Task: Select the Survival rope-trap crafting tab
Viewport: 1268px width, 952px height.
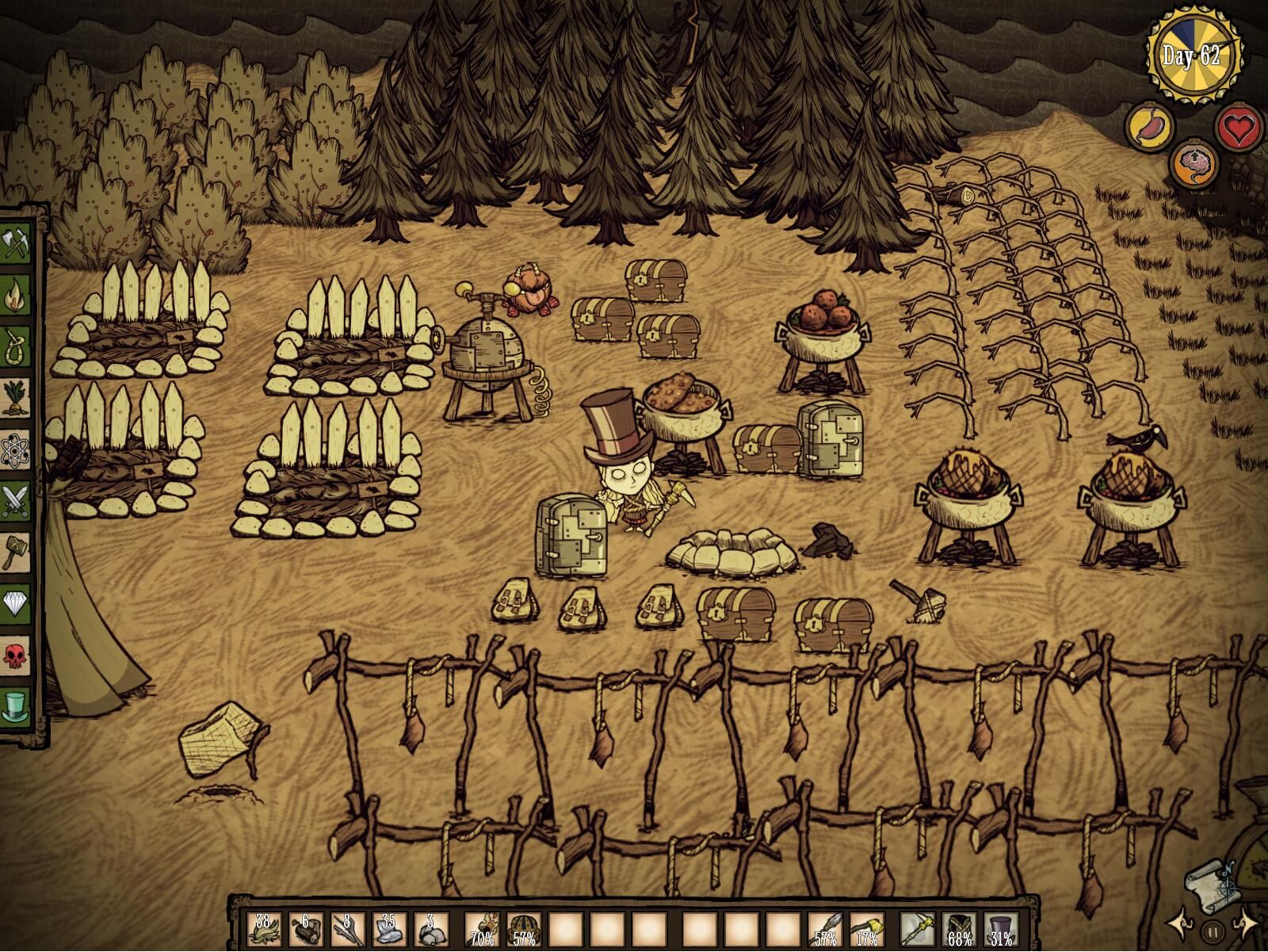Action: click(17, 346)
